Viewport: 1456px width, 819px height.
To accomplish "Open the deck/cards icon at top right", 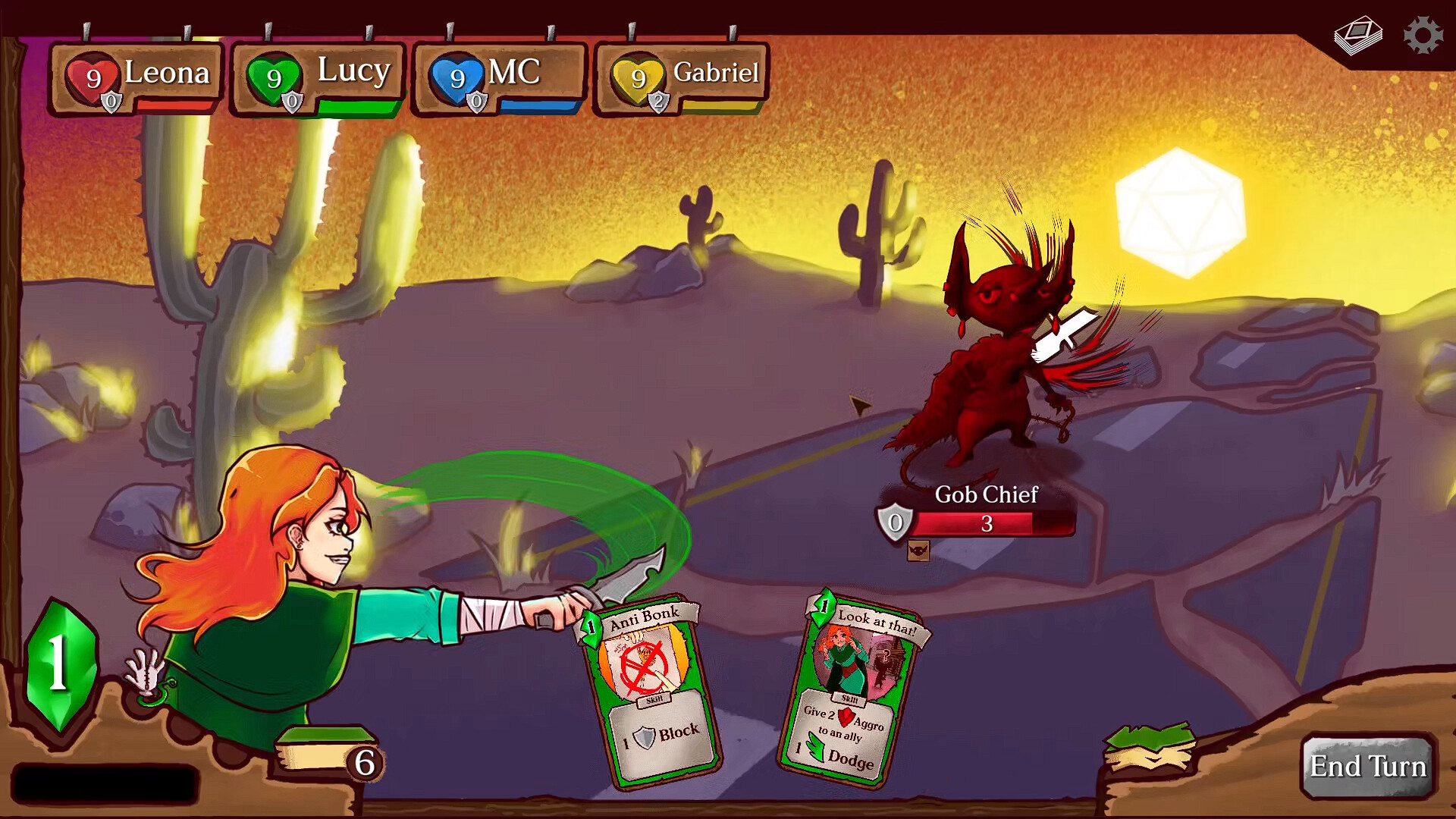I will pyautogui.click(x=1357, y=33).
